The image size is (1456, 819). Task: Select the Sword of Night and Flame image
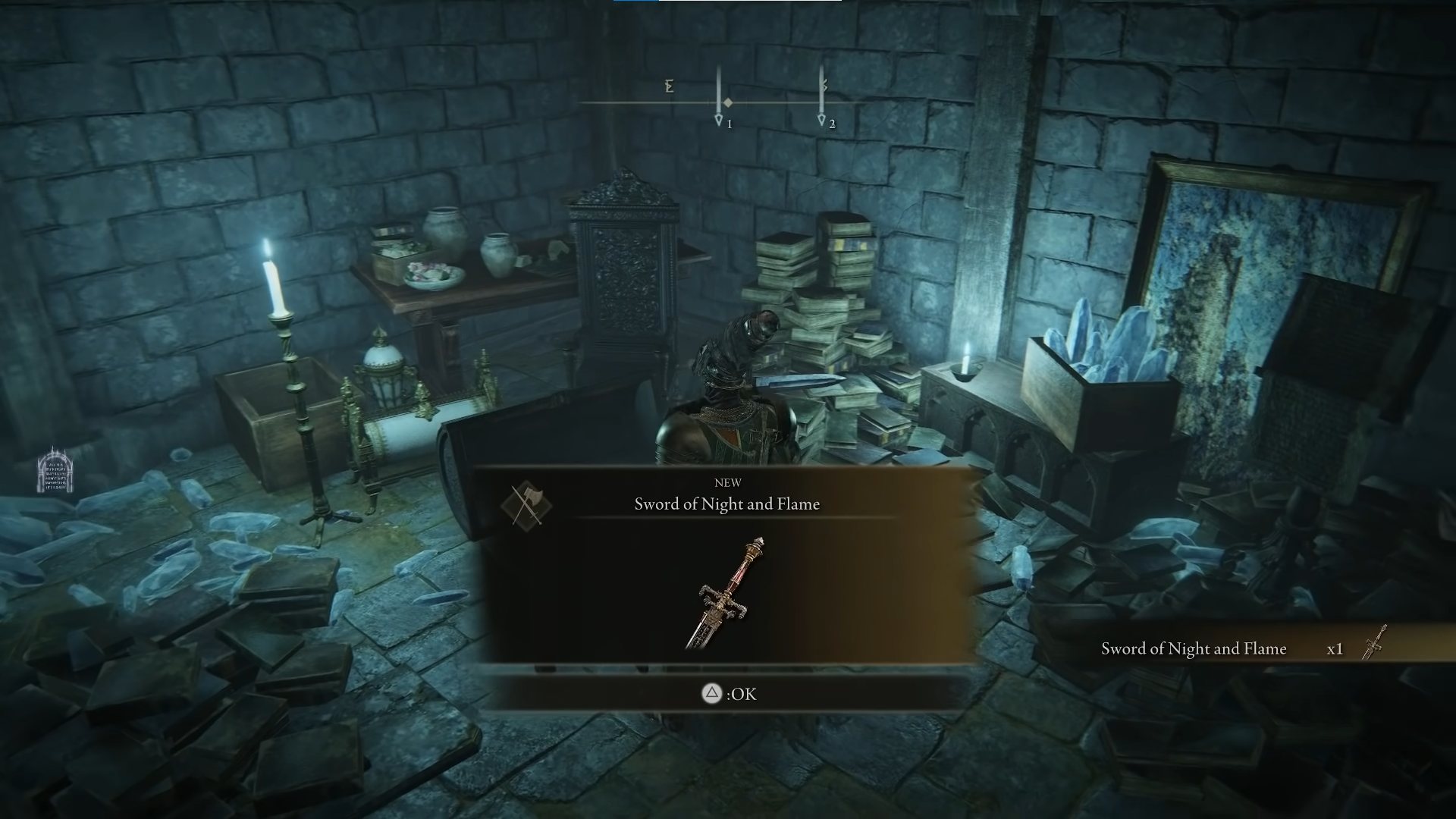click(726, 594)
